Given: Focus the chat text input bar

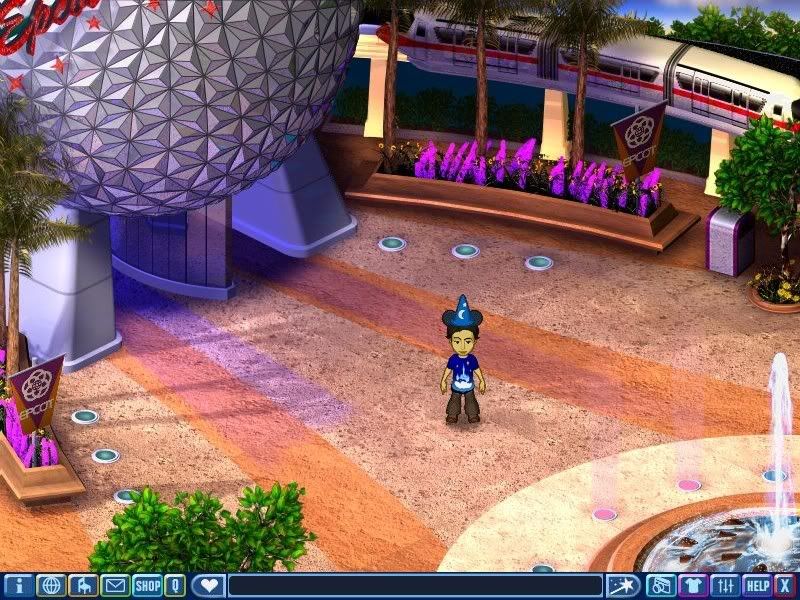Looking at the screenshot, I should tap(415, 586).
